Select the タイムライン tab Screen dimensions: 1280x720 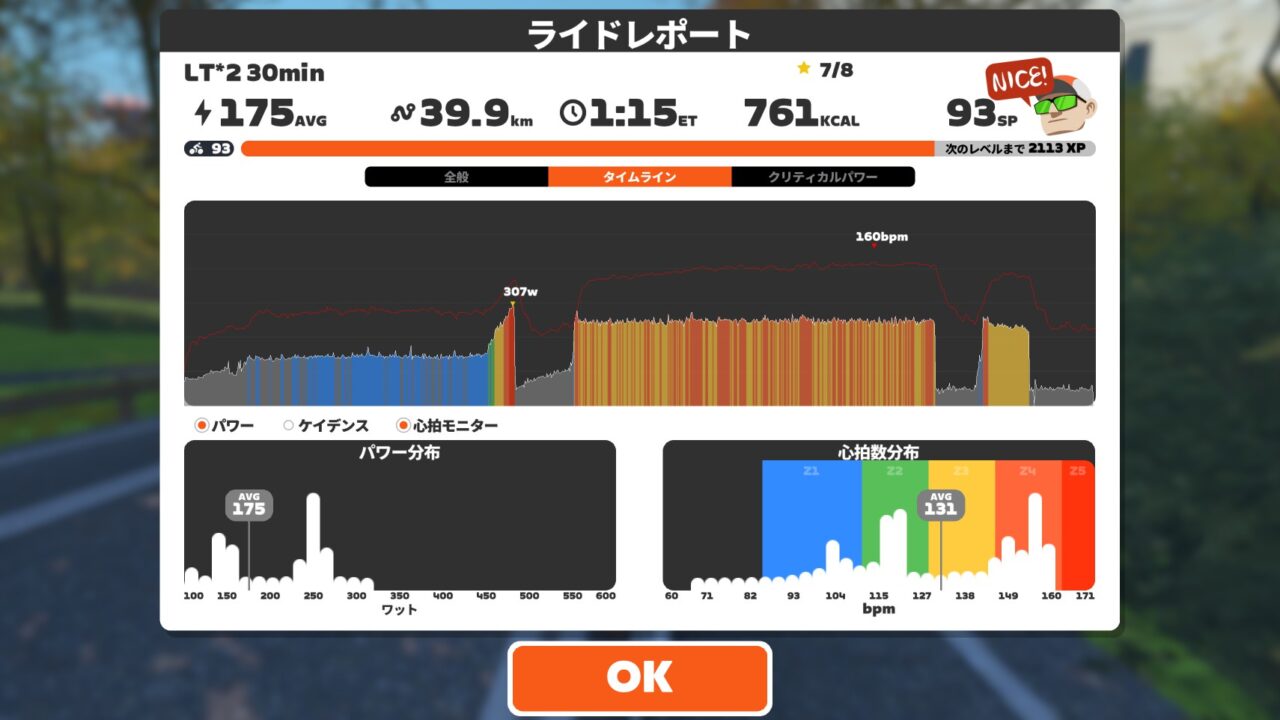[x=639, y=177]
